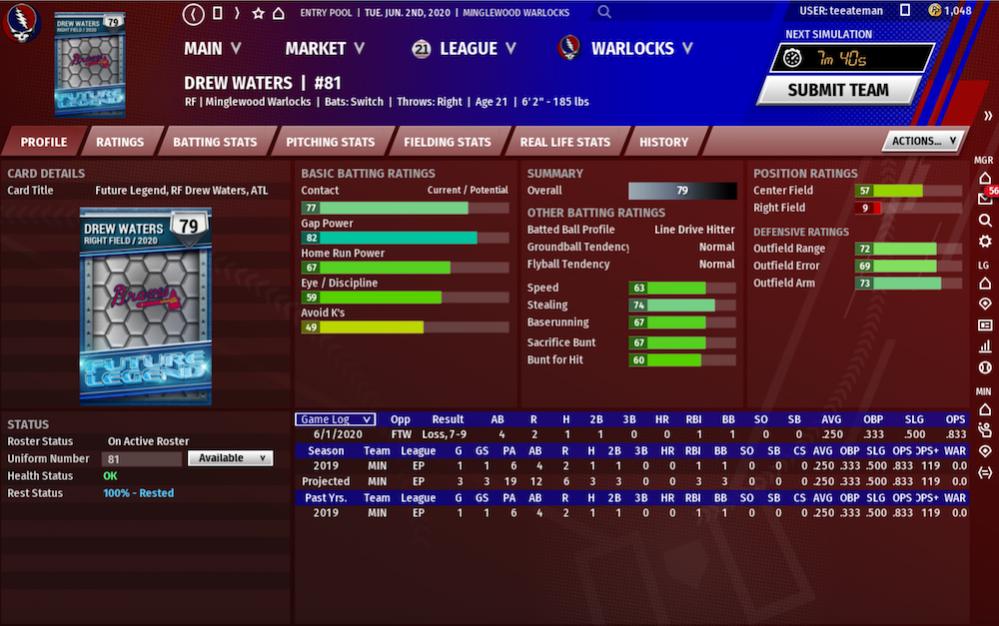Open the Batting Stats tab
Screen dimensions: 999x626
click(214, 142)
